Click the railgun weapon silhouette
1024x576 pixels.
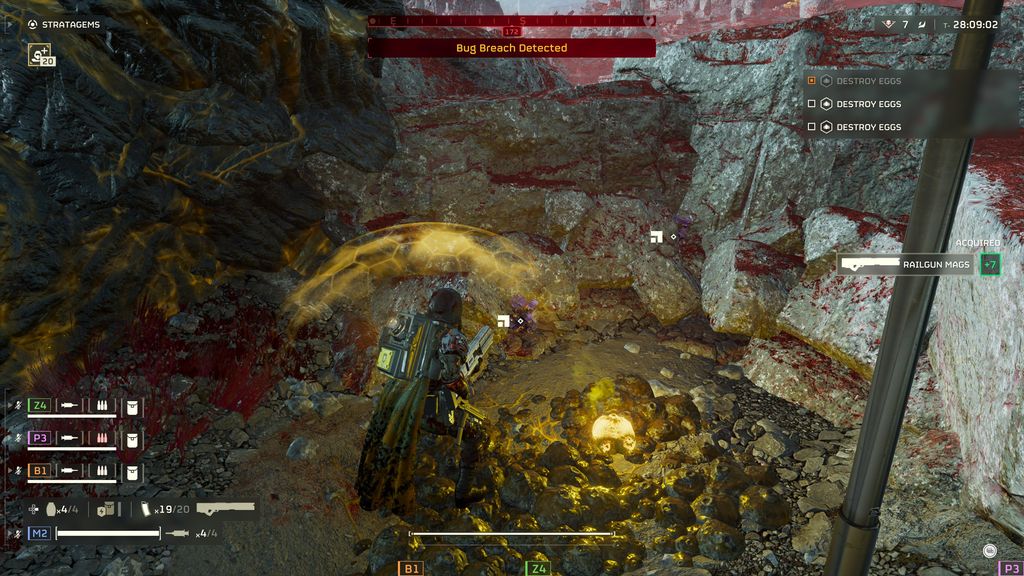[x=225, y=509]
